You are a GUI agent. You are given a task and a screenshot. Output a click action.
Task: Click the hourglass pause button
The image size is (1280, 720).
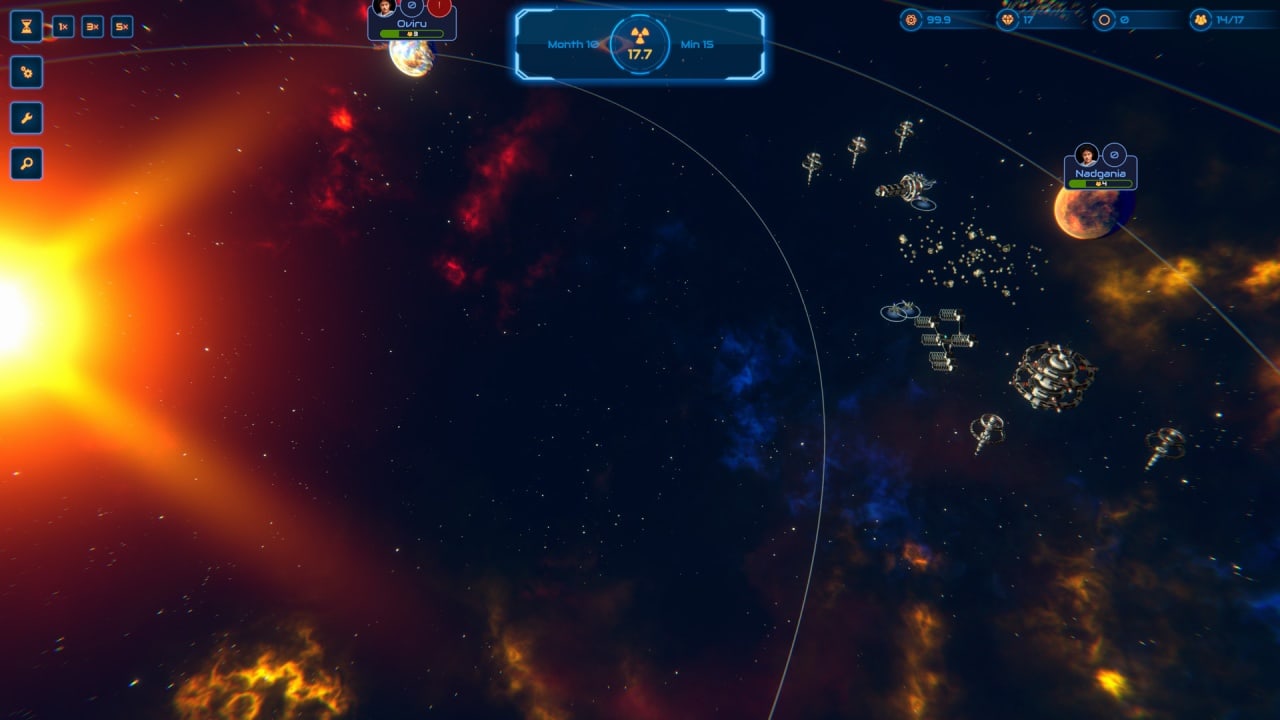(26, 27)
